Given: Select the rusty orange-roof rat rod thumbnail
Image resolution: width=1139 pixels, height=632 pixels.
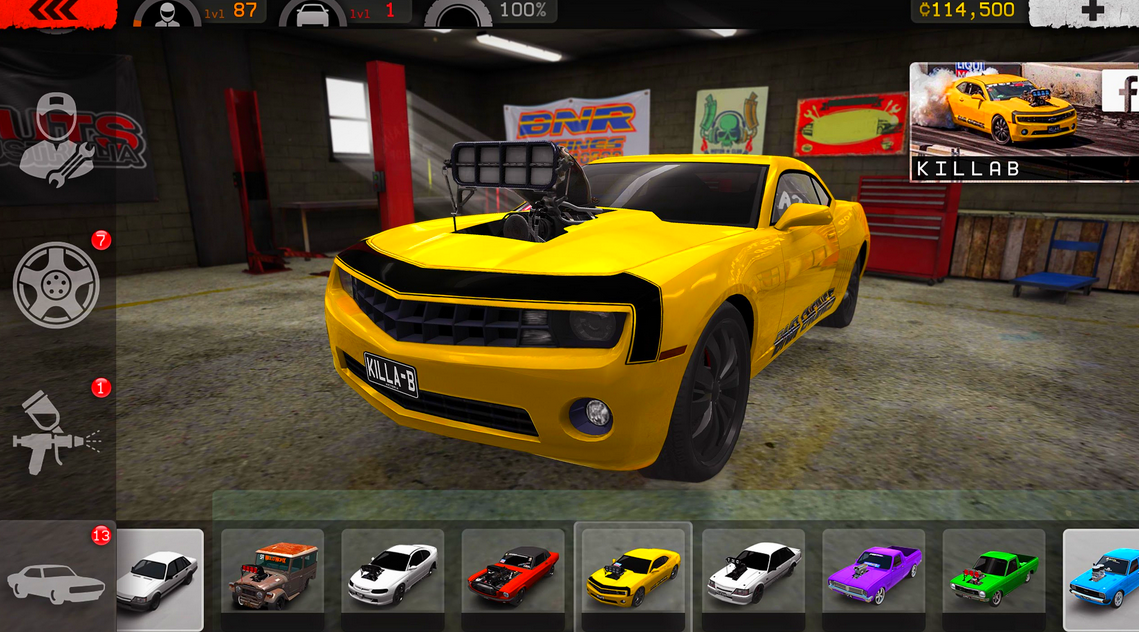Looking at the screenshot, I should point(272,575).
